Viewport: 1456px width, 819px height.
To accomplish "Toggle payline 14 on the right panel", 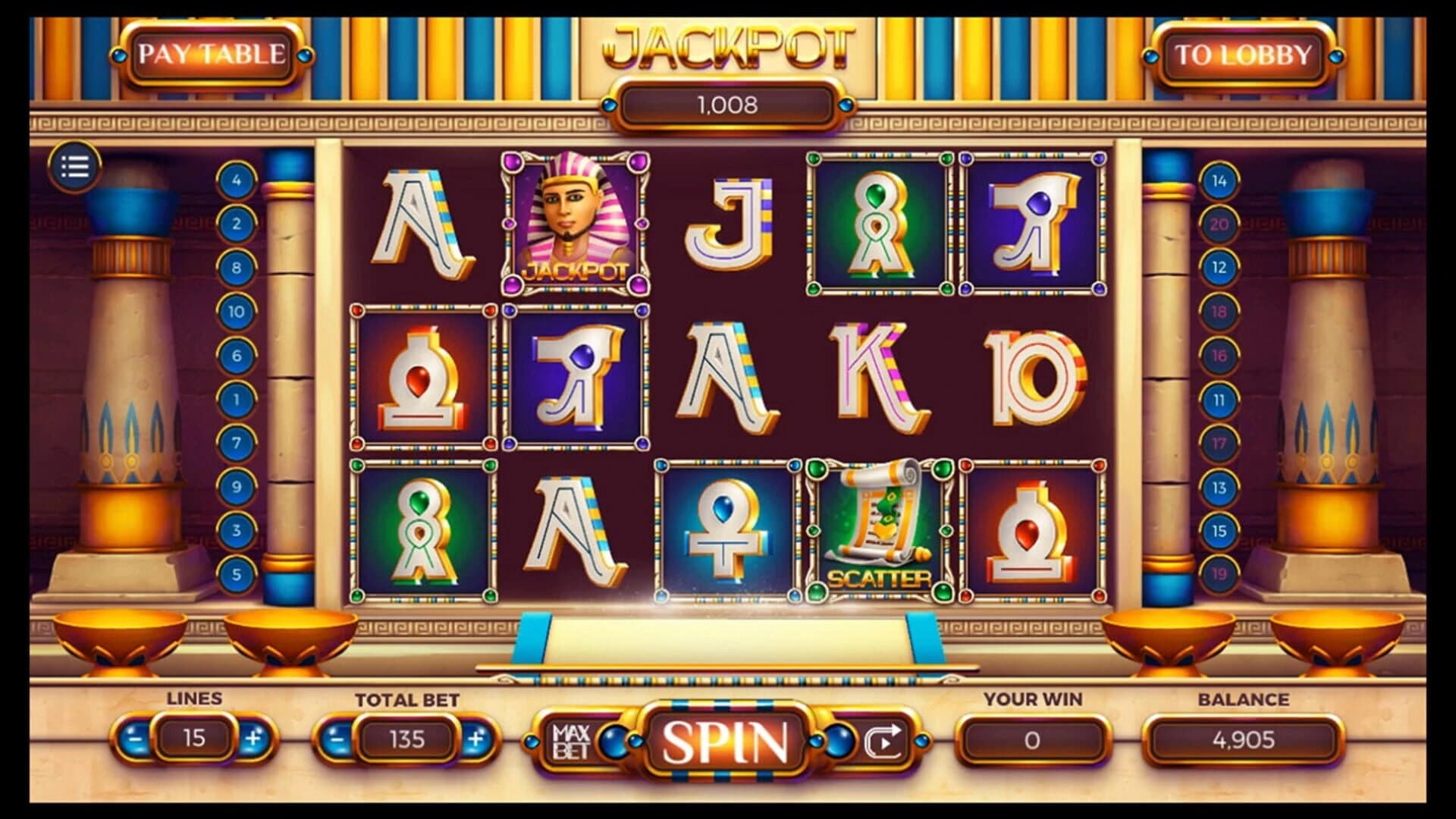I will (x=1221, y=180).
